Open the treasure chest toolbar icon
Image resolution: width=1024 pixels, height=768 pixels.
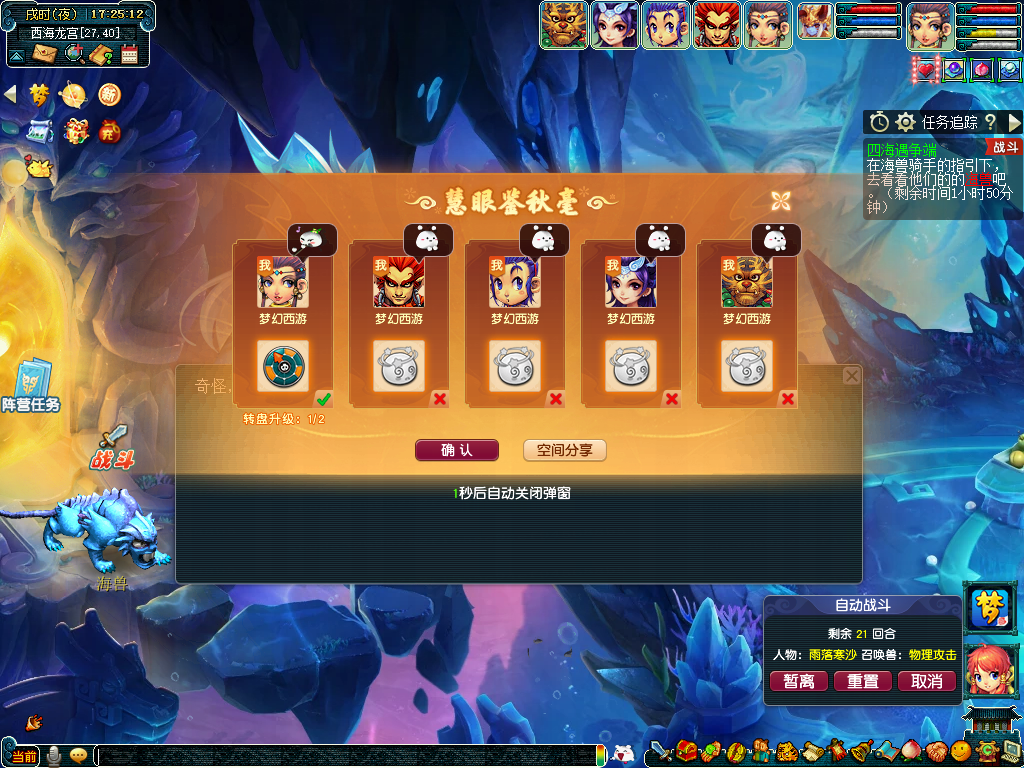[686, 750]
